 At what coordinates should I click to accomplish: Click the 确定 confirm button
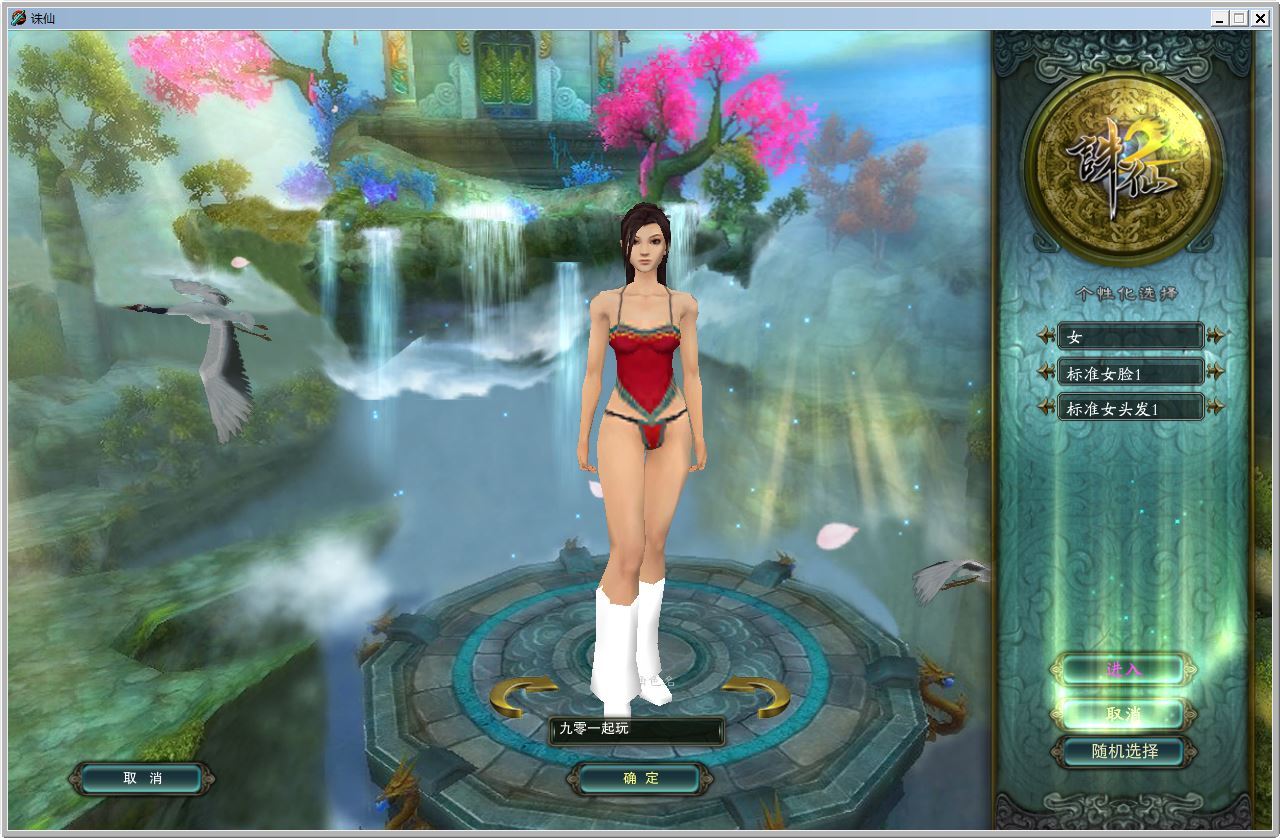640,778
